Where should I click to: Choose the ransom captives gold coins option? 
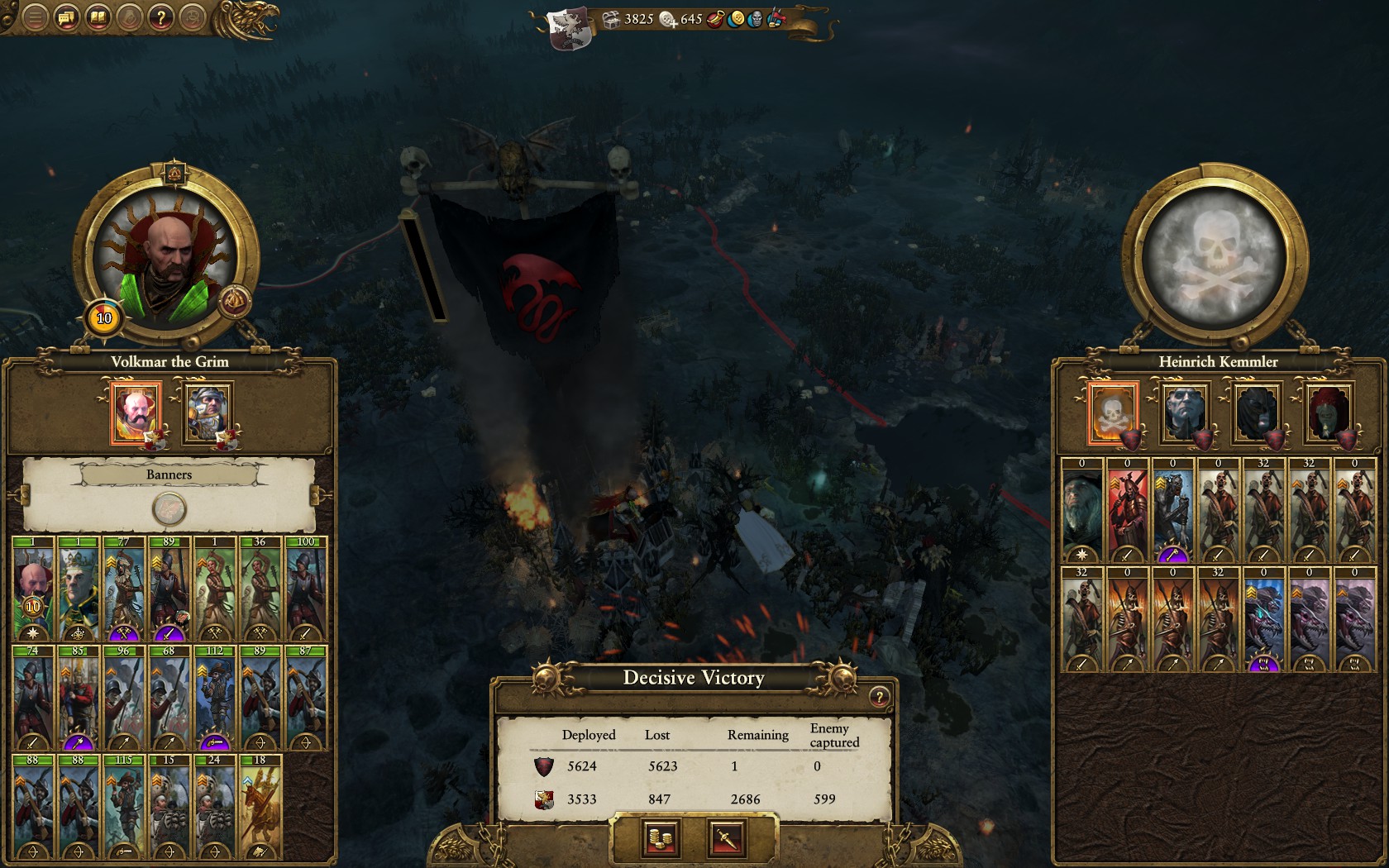click(661, 839)
